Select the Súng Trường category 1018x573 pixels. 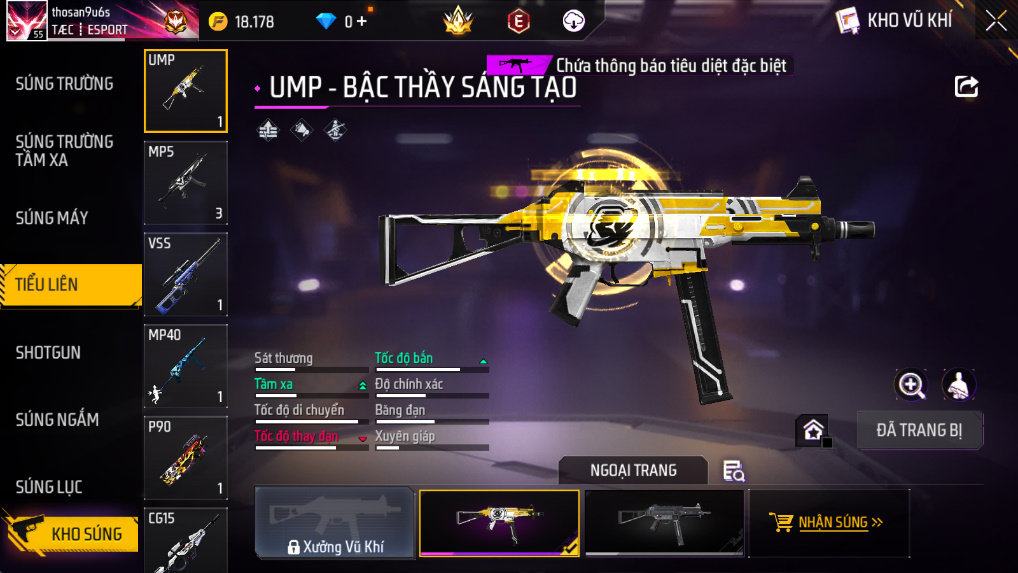tap(64, 83)
